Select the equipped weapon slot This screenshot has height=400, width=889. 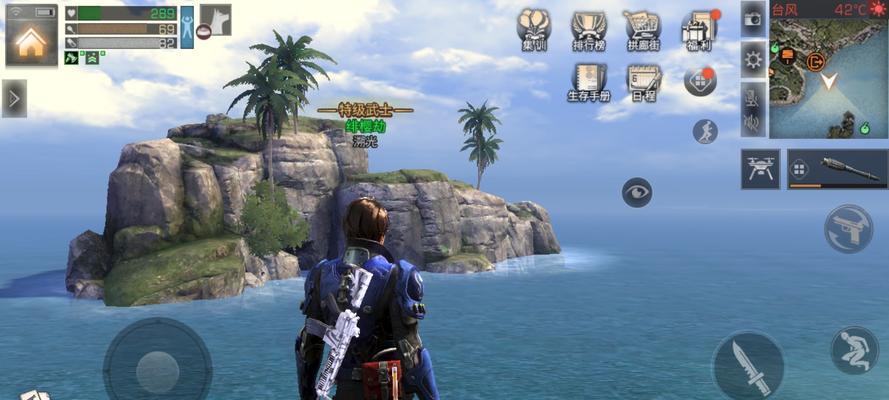point(837,169)
